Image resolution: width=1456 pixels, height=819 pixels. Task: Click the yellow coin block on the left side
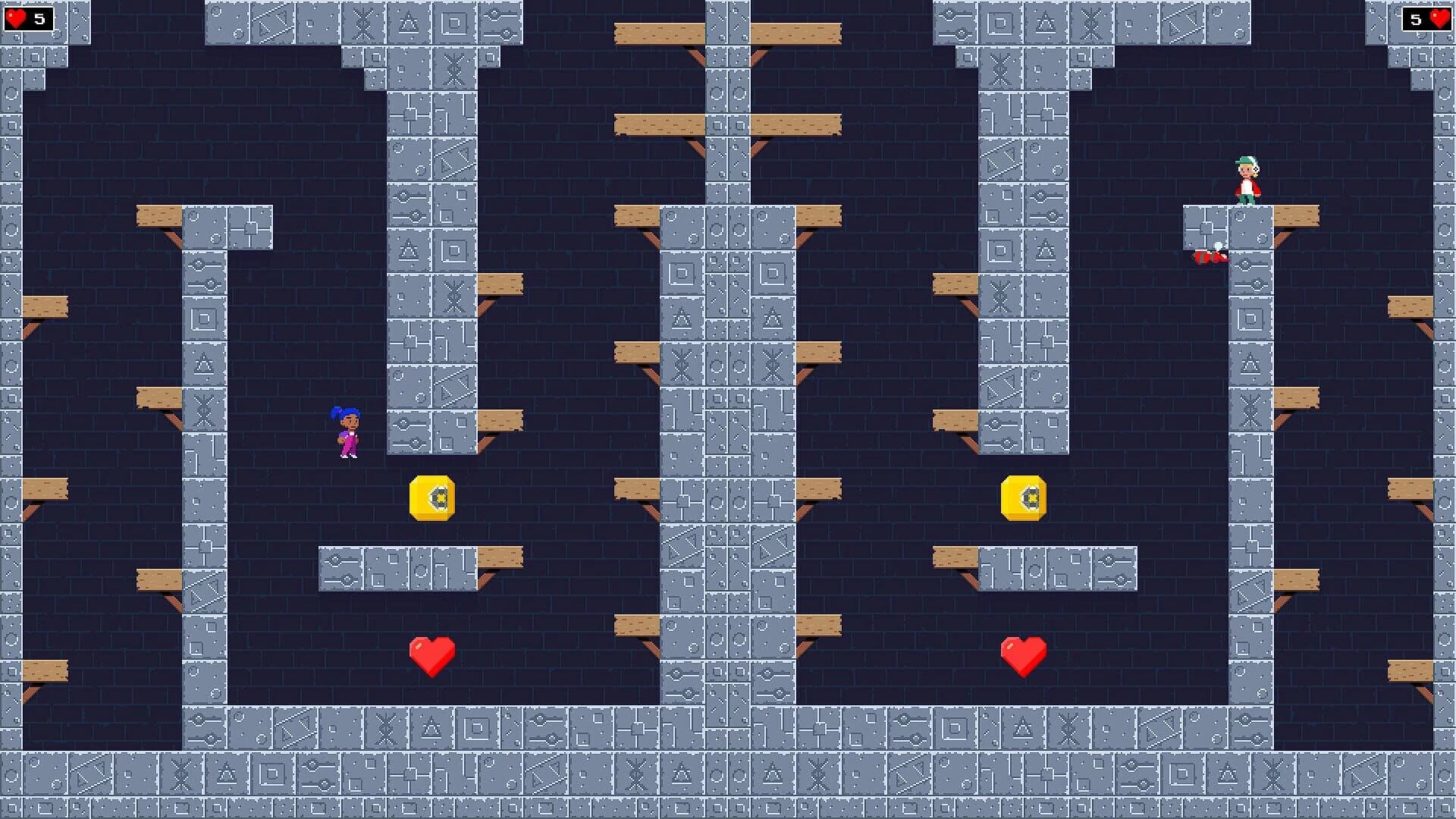(x=432, y=498)
